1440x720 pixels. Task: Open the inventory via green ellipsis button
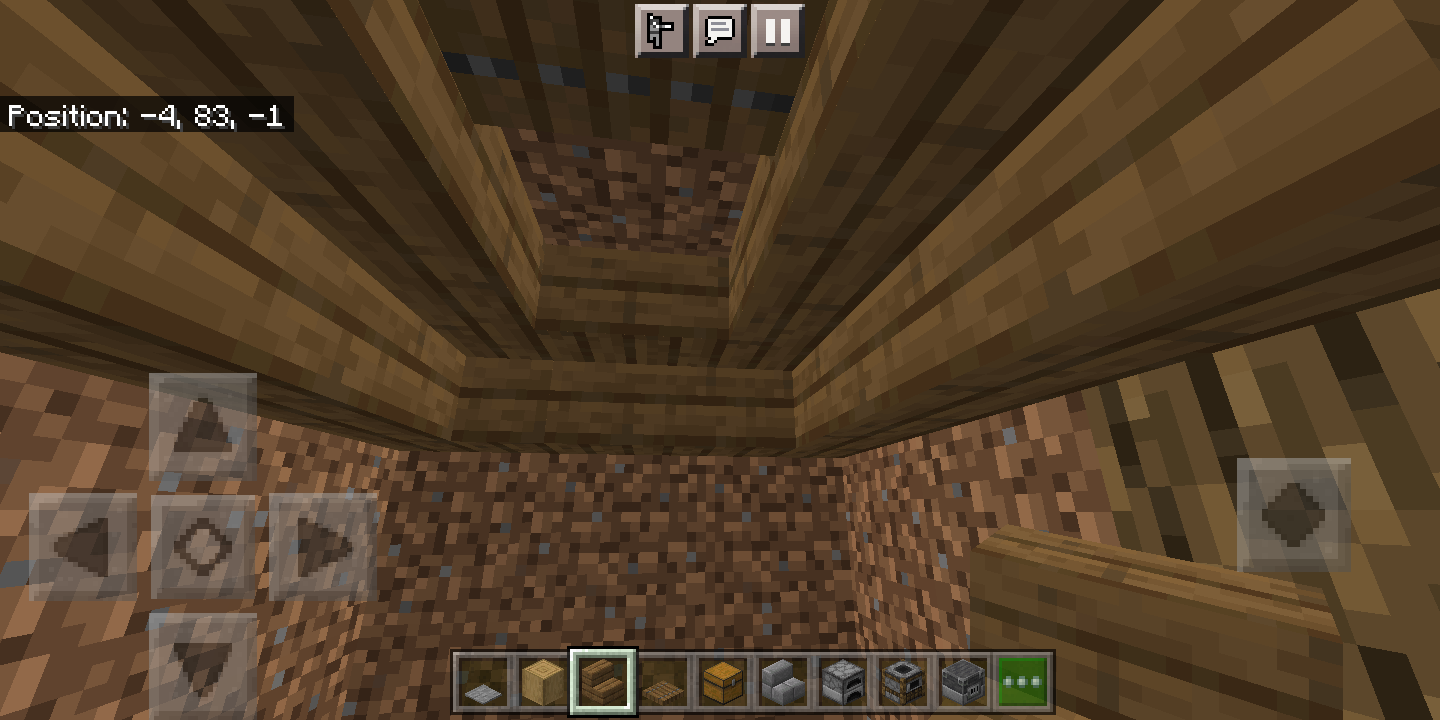[1022, 680]
